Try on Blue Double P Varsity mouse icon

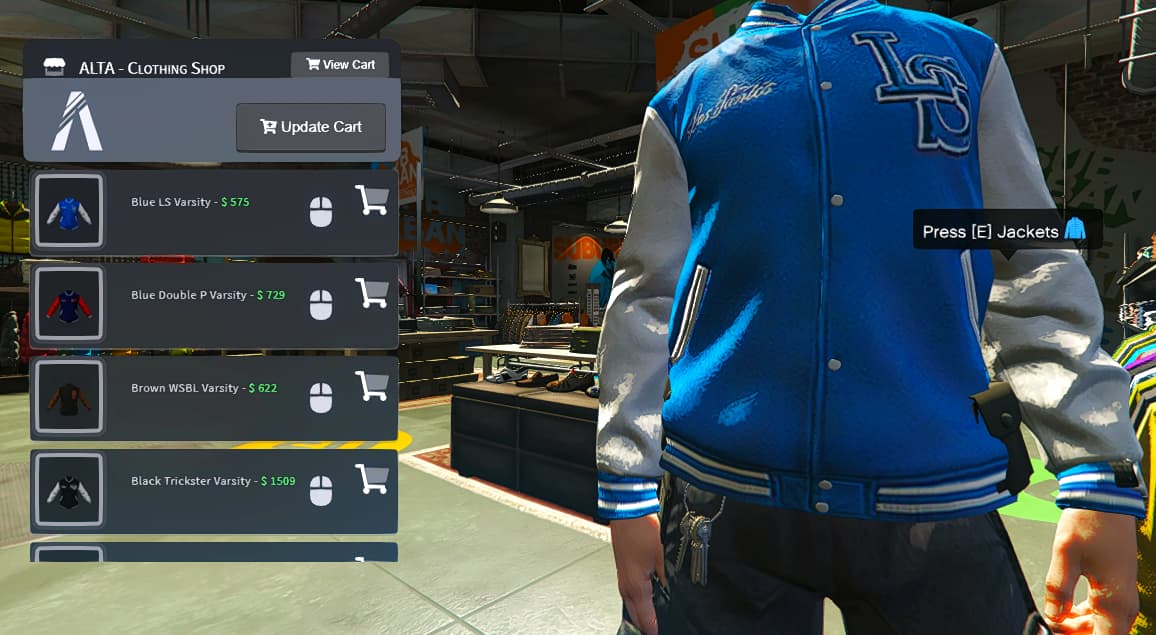pyautogui.click(x=320, y=305)
